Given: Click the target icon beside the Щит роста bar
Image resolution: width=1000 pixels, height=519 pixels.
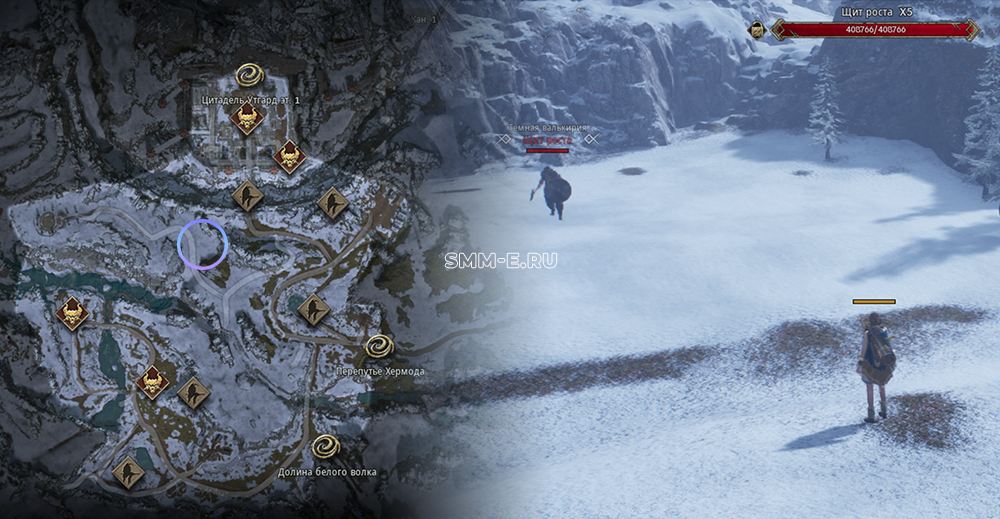Looking at the screenshot, I should [x=758, y=30].
